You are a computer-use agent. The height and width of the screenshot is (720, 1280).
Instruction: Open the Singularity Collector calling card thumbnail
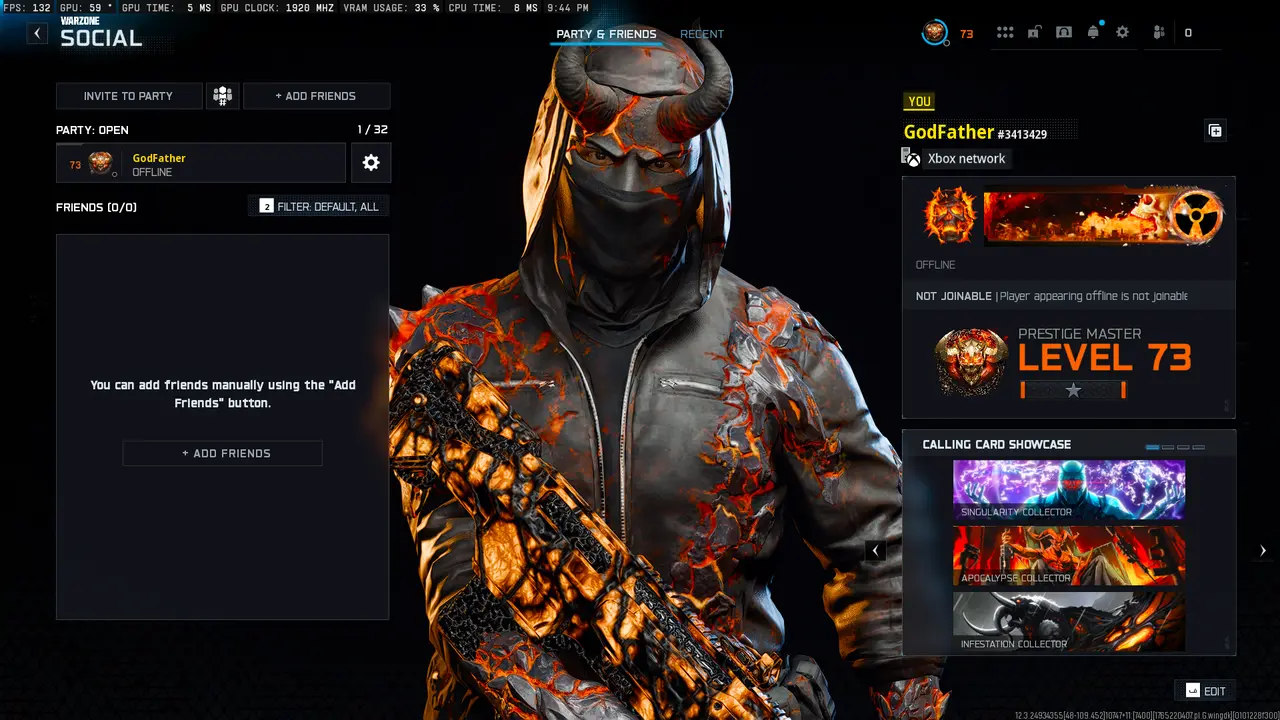click(x=1068, y=489)
